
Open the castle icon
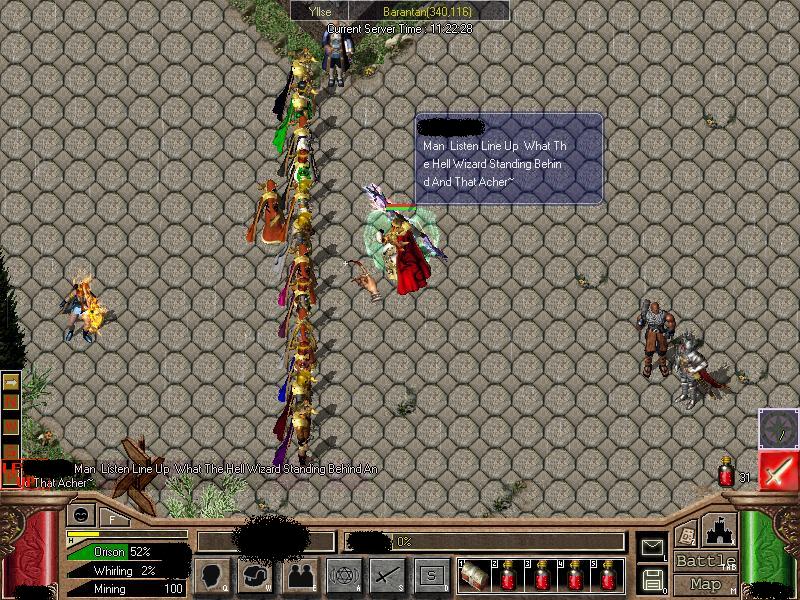719,530
